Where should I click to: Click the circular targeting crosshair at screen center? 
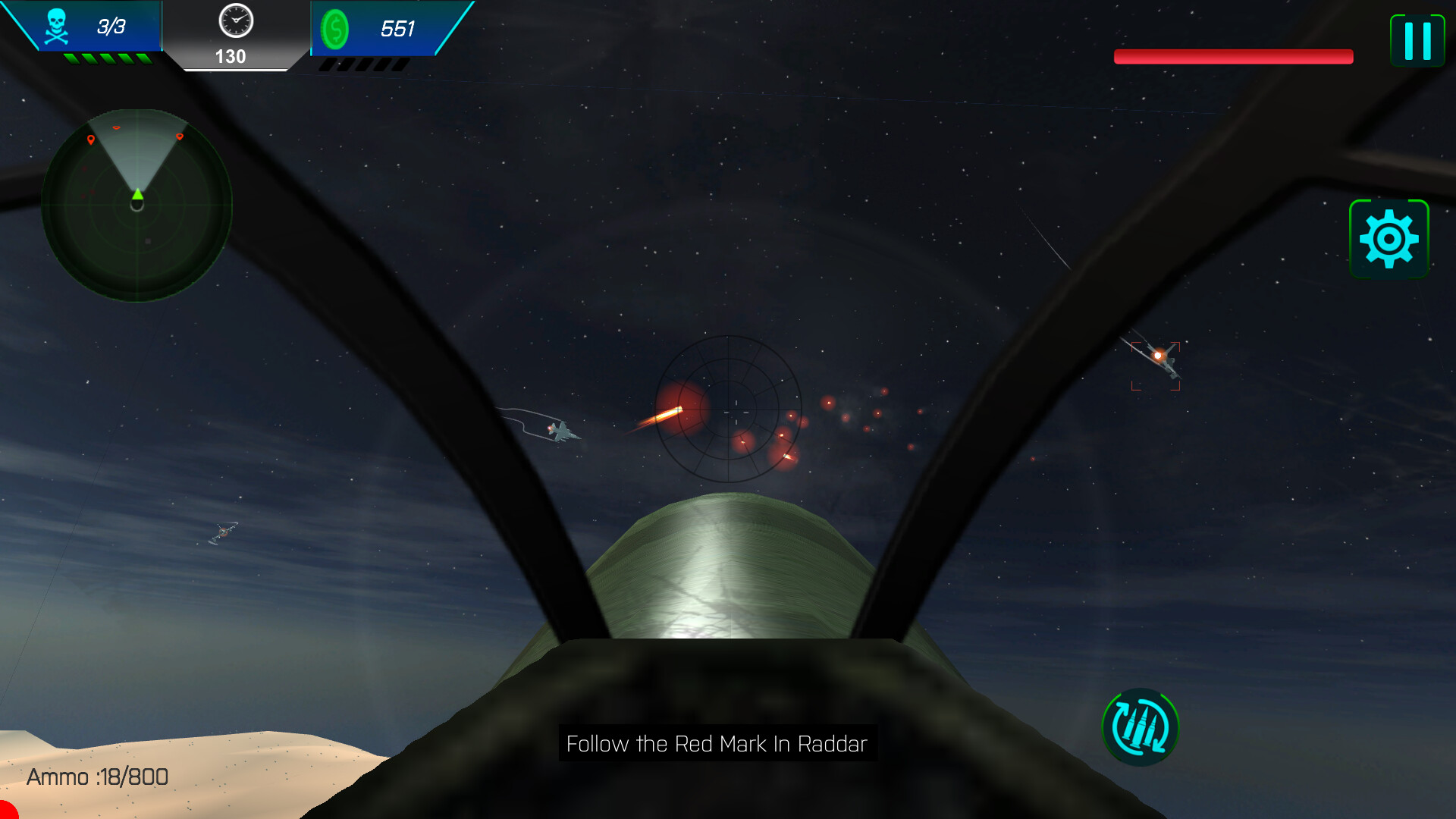727,409
